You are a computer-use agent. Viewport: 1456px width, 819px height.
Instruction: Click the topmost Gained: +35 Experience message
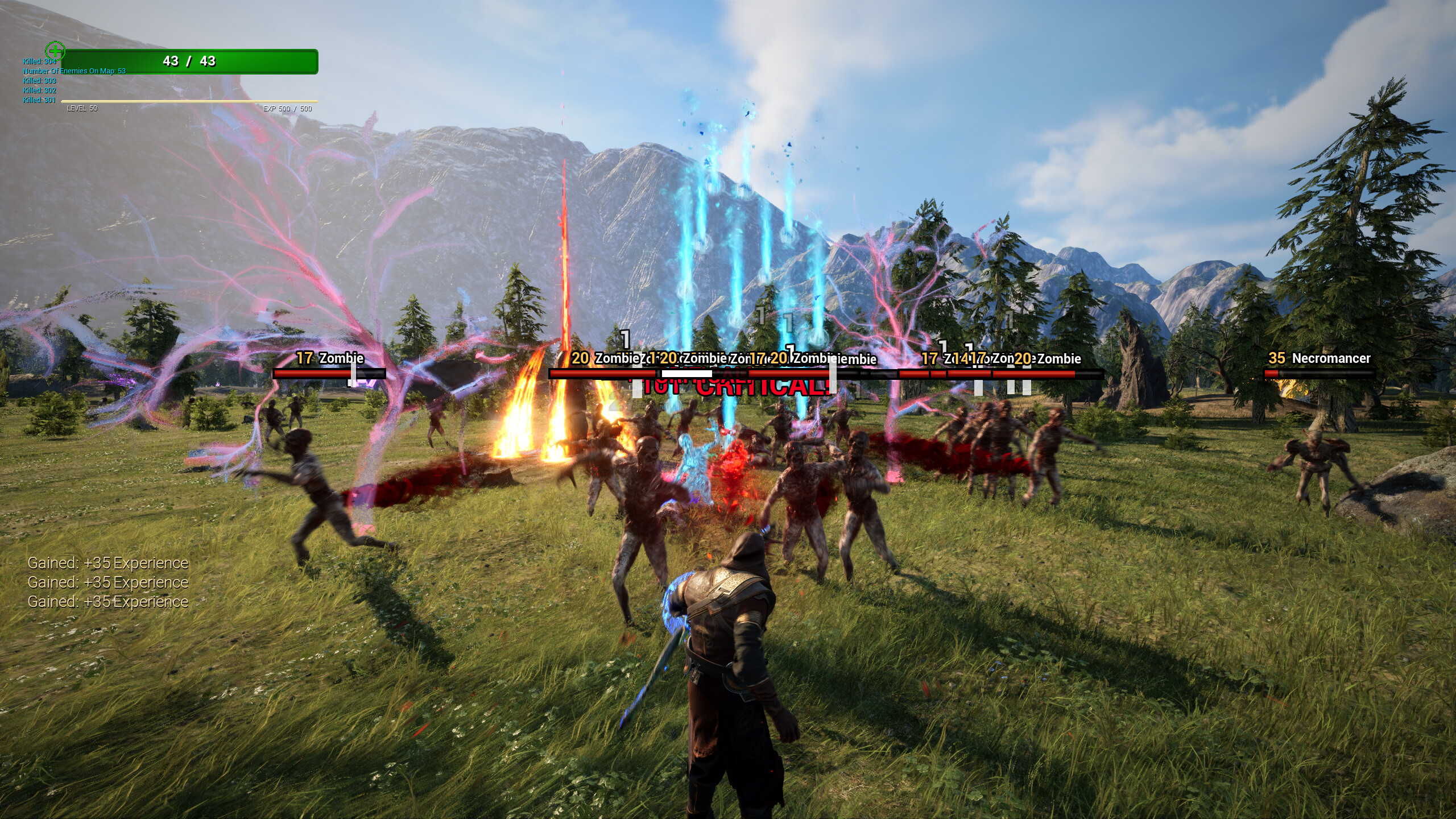(x=108, y=562)
